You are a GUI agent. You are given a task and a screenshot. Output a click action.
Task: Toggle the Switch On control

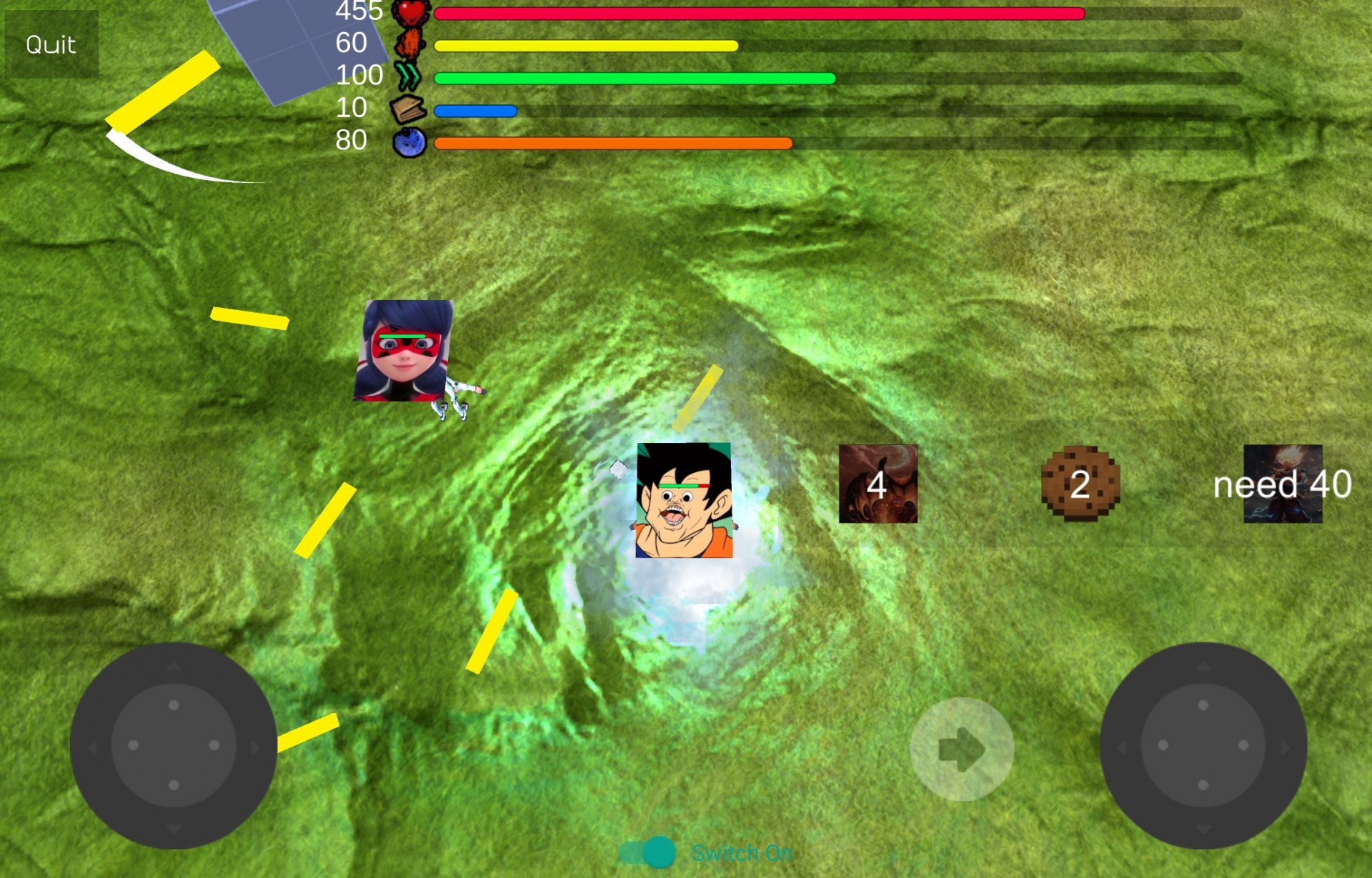pyautogui.click(x=647, y=852)
